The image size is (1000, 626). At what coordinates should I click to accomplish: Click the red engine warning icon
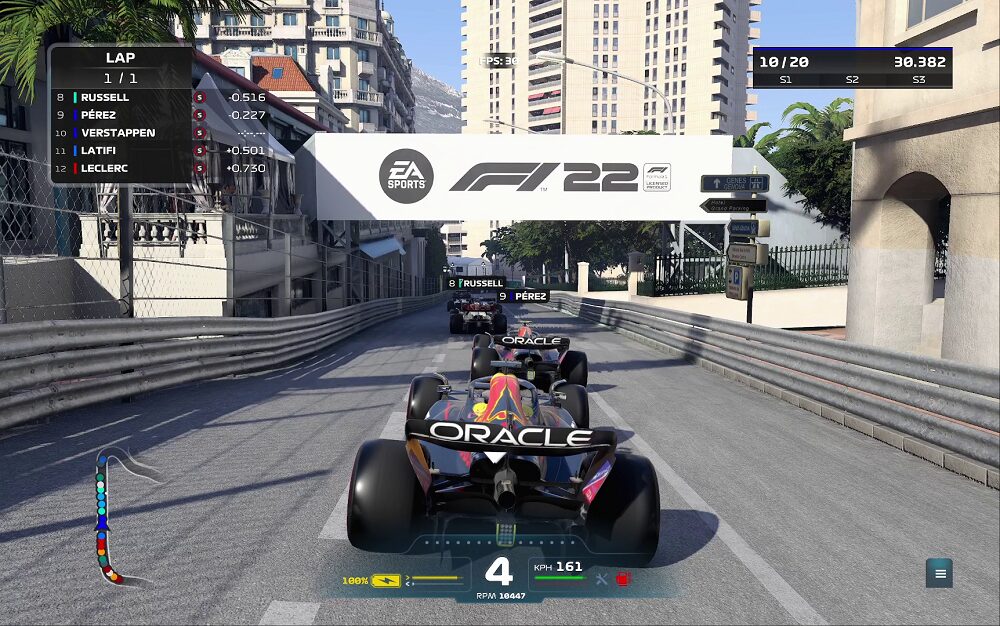pyautogui.click(x=623, y=579)
